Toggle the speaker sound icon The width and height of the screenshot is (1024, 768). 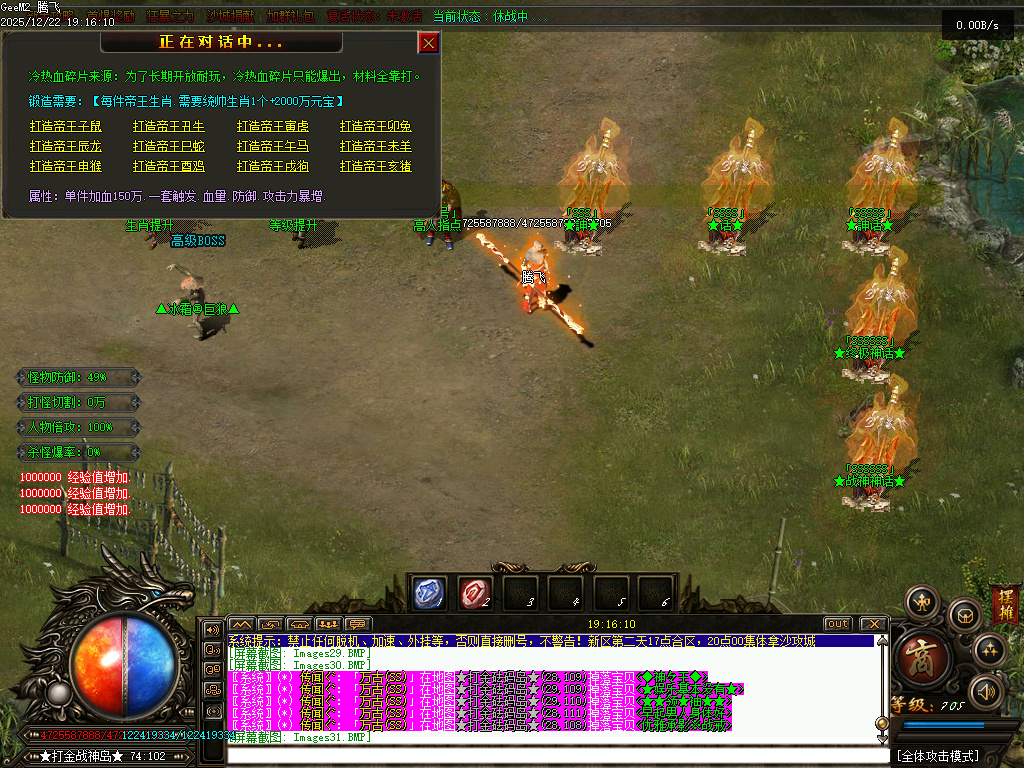point(987,691)
